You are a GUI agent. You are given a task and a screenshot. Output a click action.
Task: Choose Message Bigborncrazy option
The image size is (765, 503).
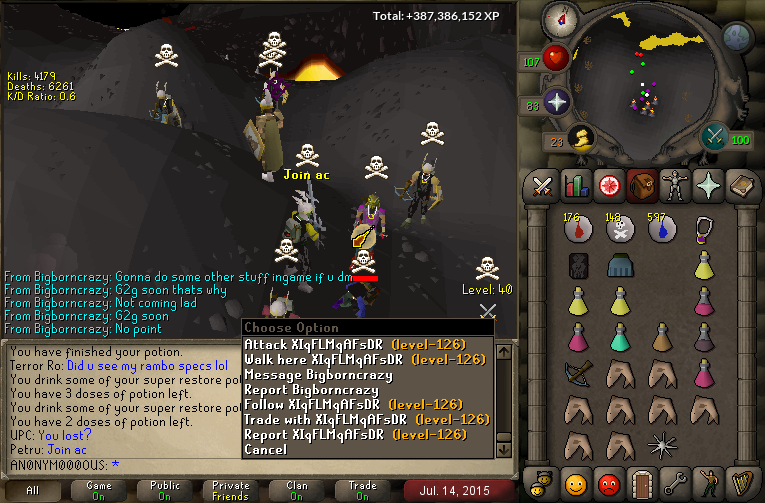318,374
